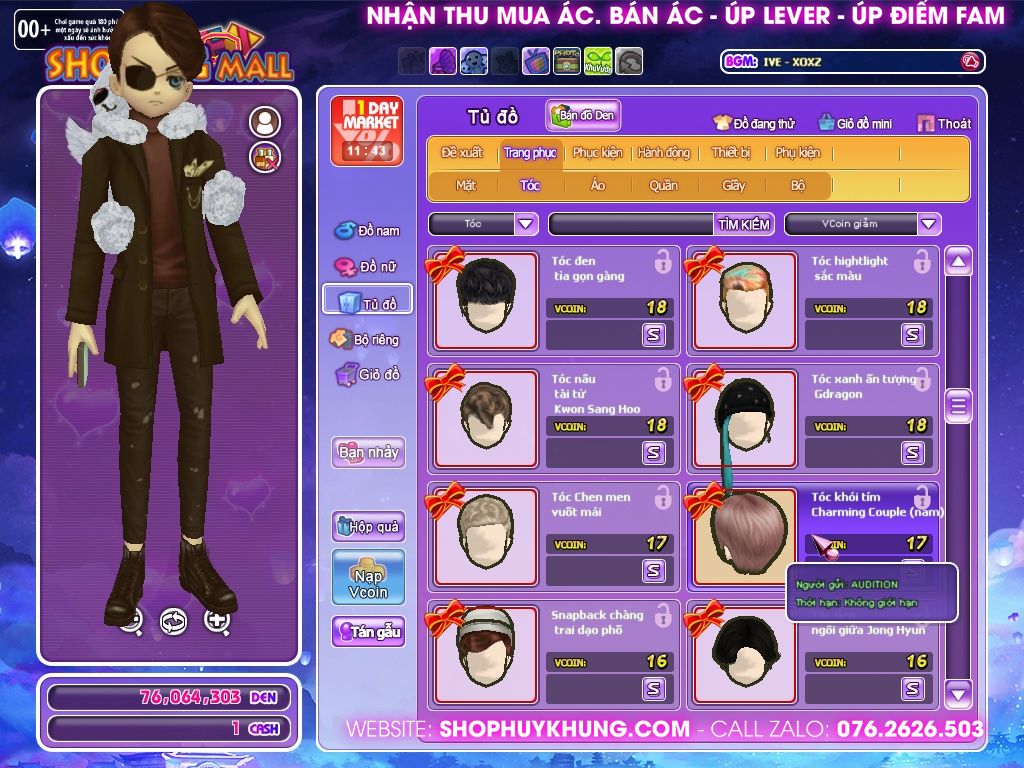Click the Nạp Vcoin button
Screen dimensions: 1024x768
pos(368,577)
